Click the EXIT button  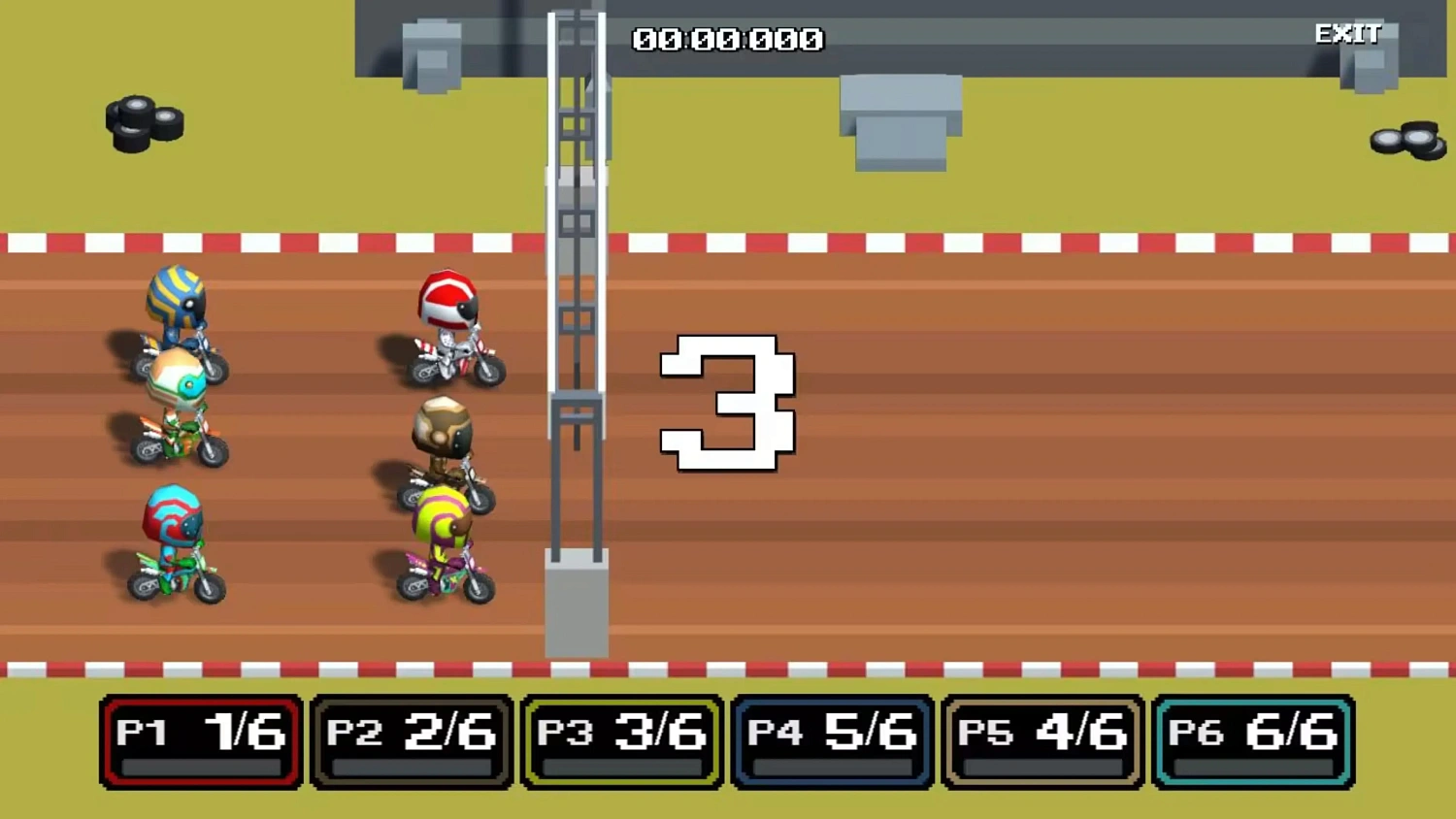pyautogui.click(x=1347, y=34)
